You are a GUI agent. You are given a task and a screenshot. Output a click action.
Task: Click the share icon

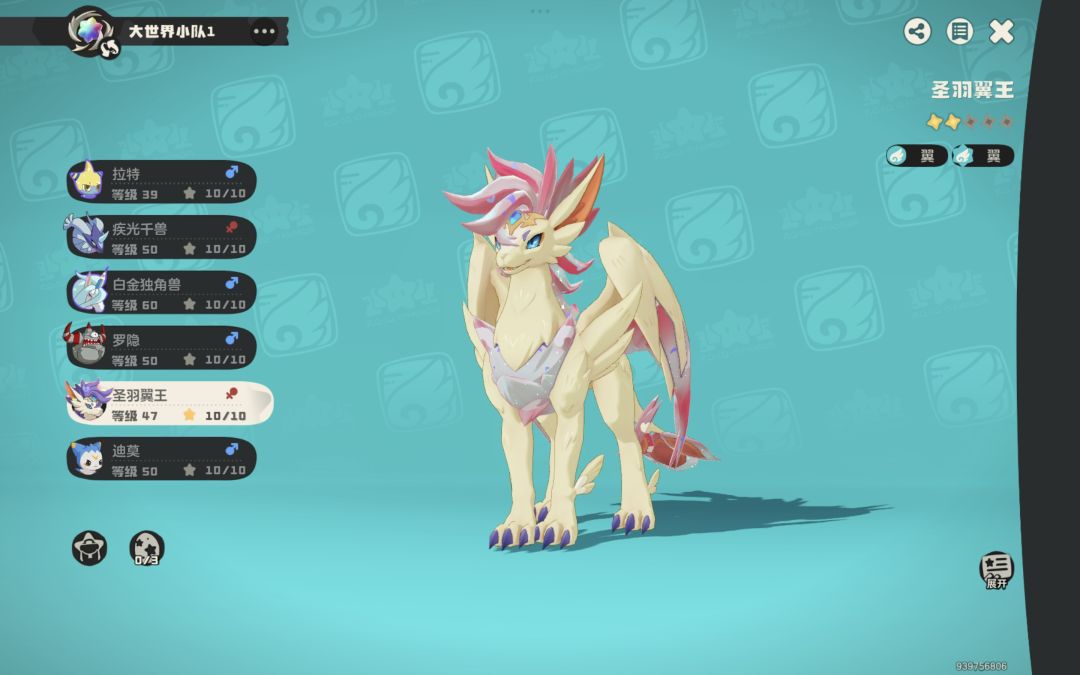(917, 31)
